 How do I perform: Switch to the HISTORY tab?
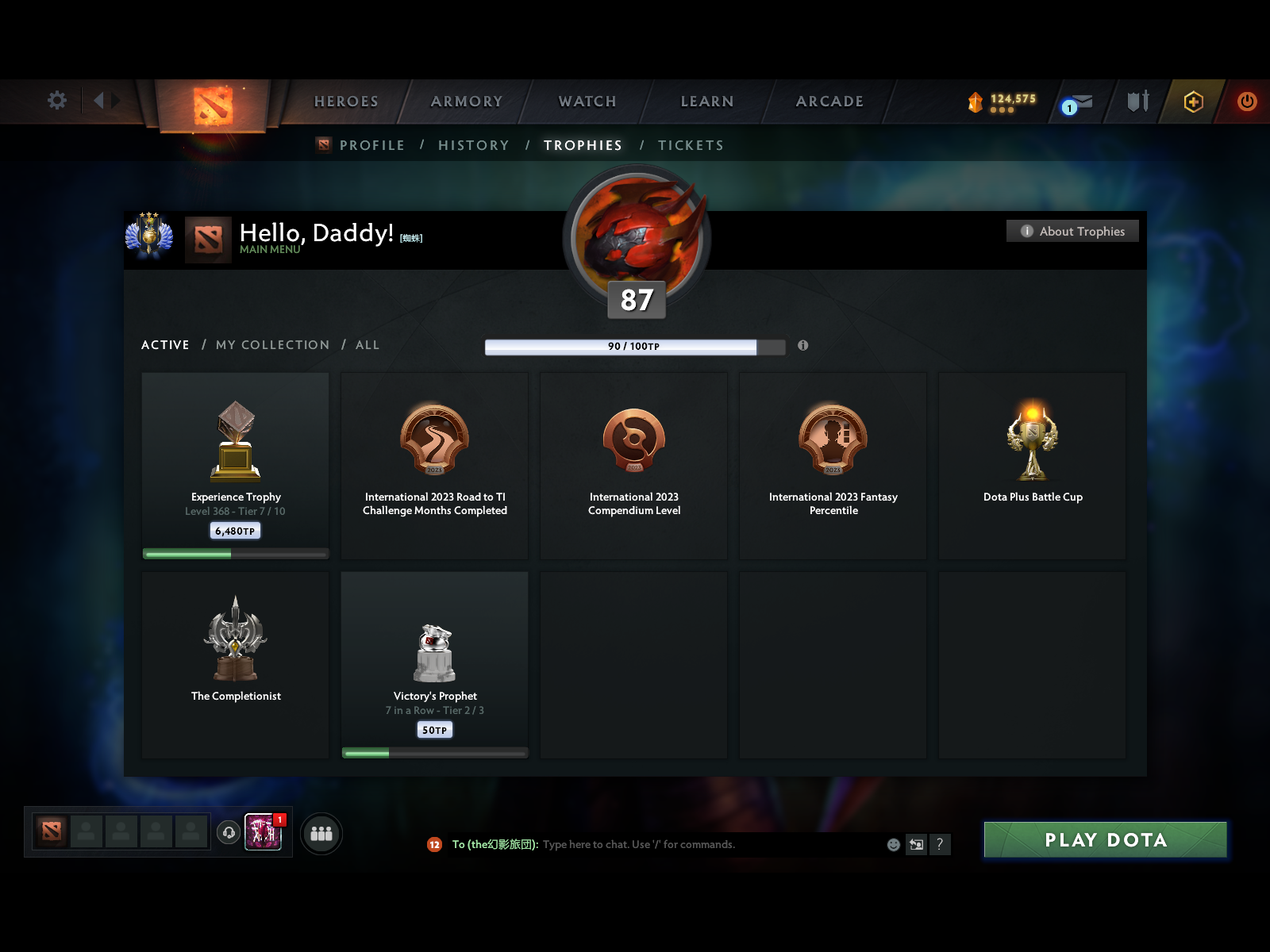[474, 145]
